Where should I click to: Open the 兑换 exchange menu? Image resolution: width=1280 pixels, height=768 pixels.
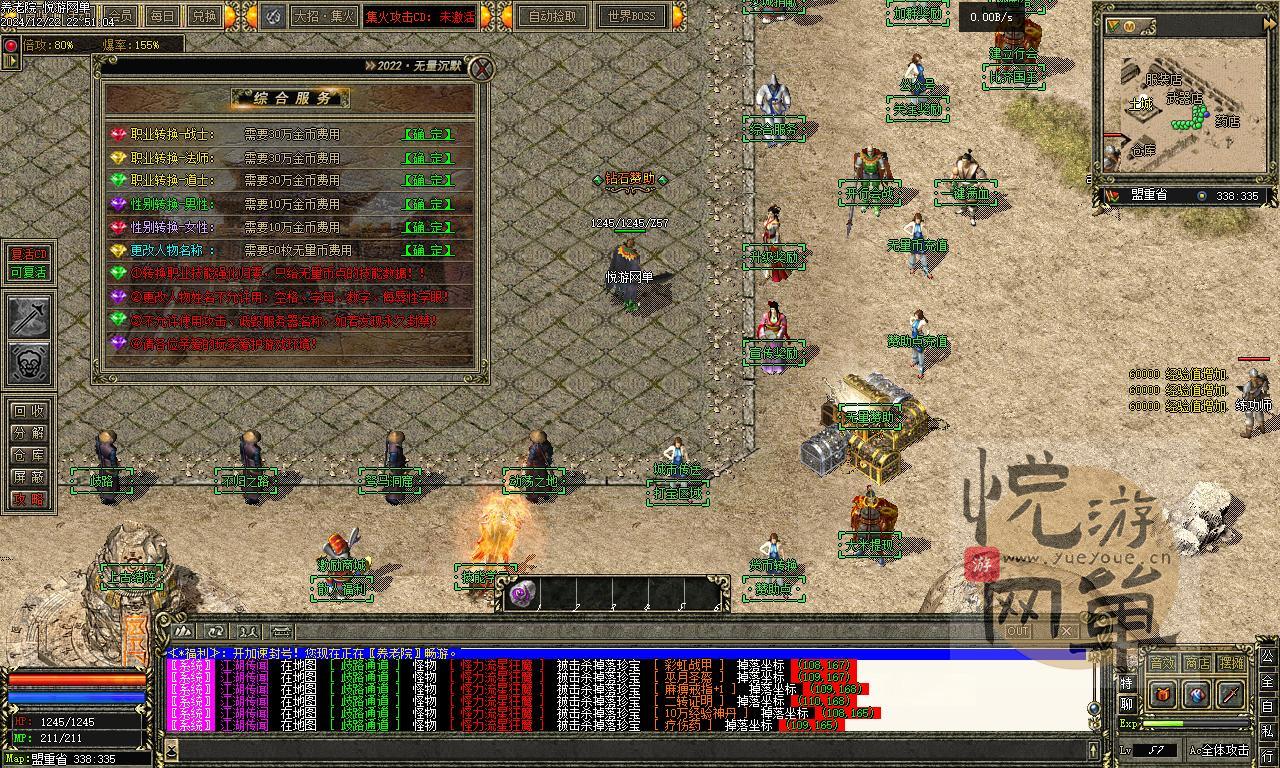point(204,16)
